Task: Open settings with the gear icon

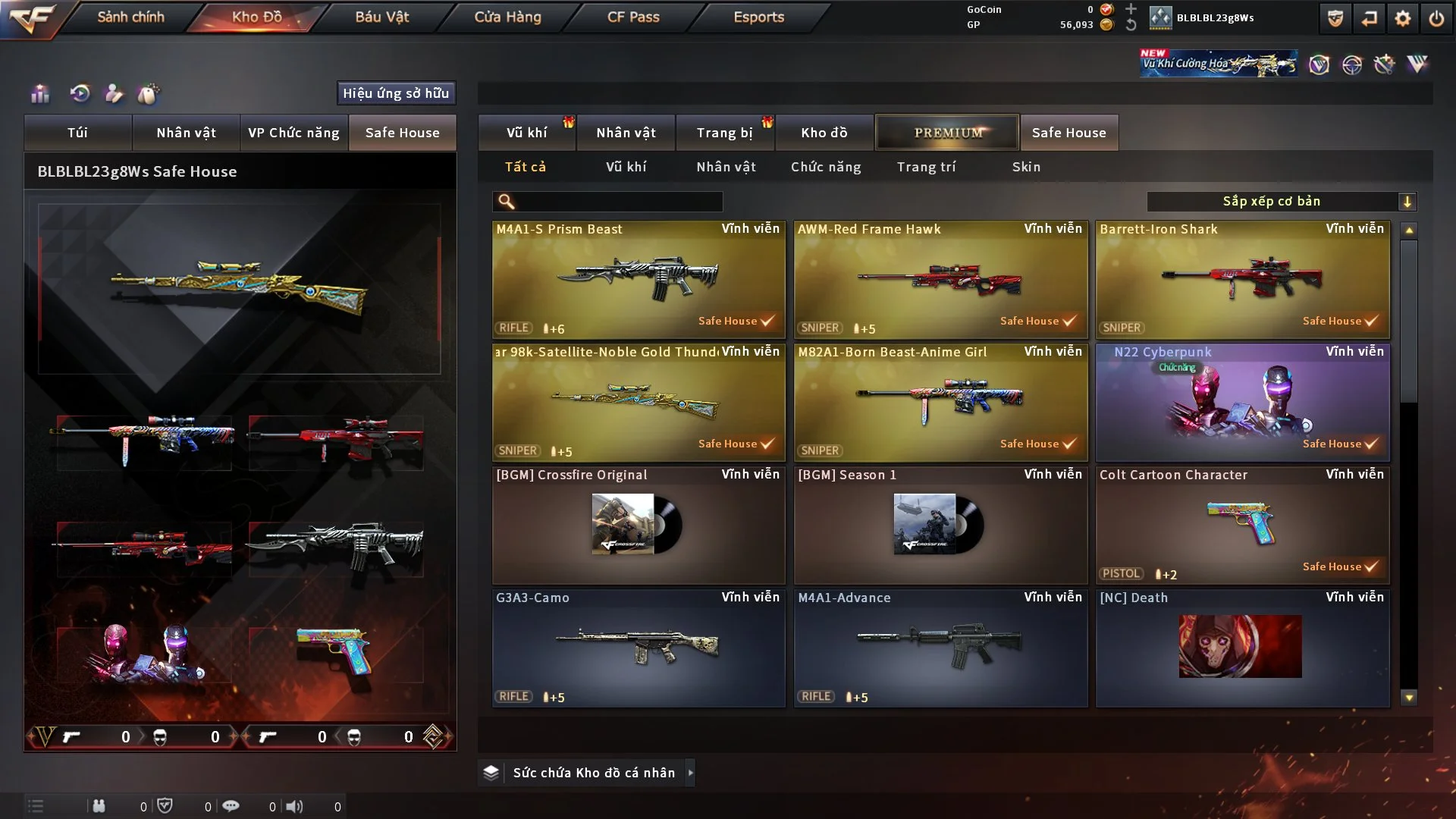Action: click(1403, 18)
